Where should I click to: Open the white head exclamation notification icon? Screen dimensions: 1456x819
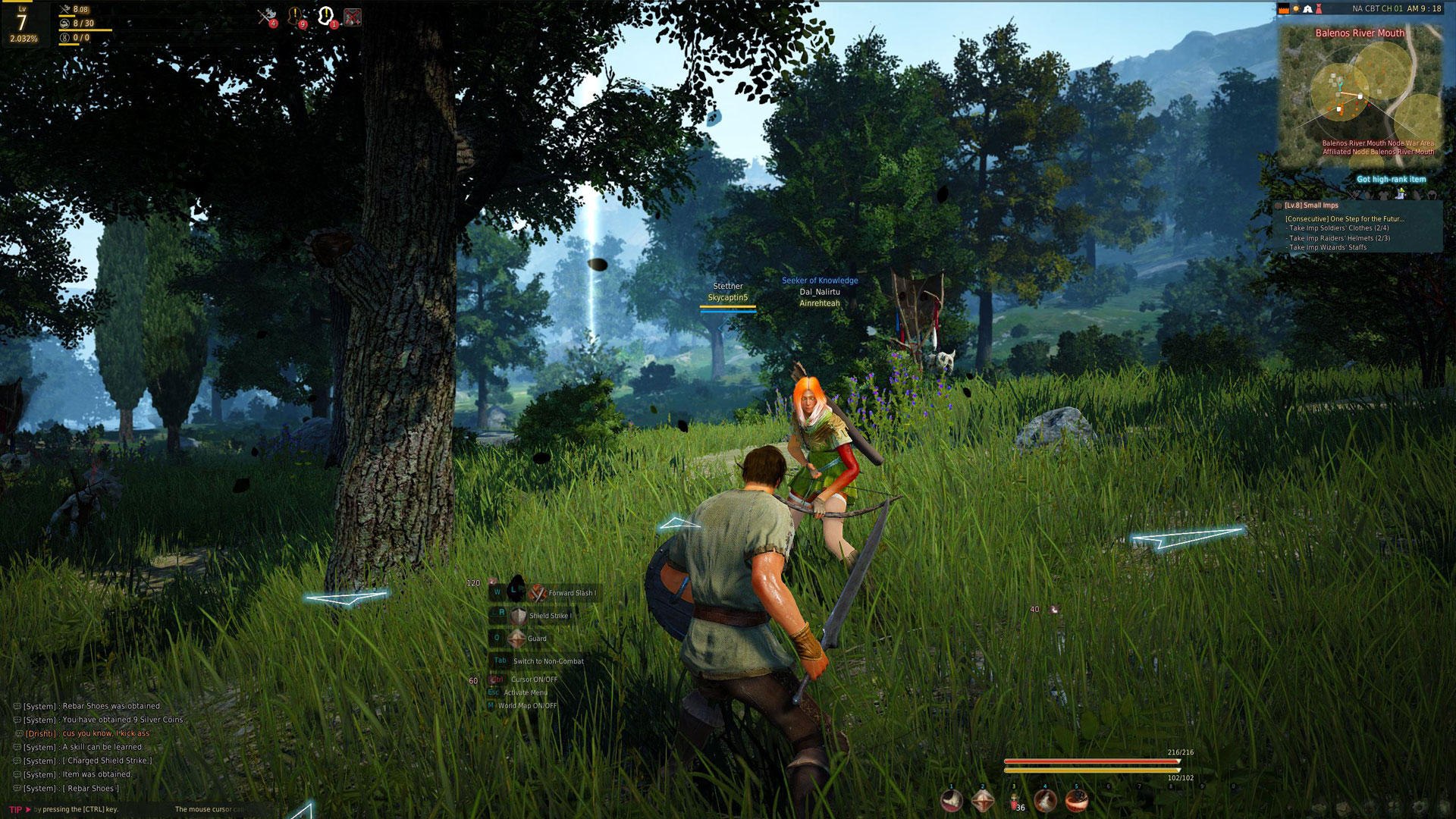325,15
